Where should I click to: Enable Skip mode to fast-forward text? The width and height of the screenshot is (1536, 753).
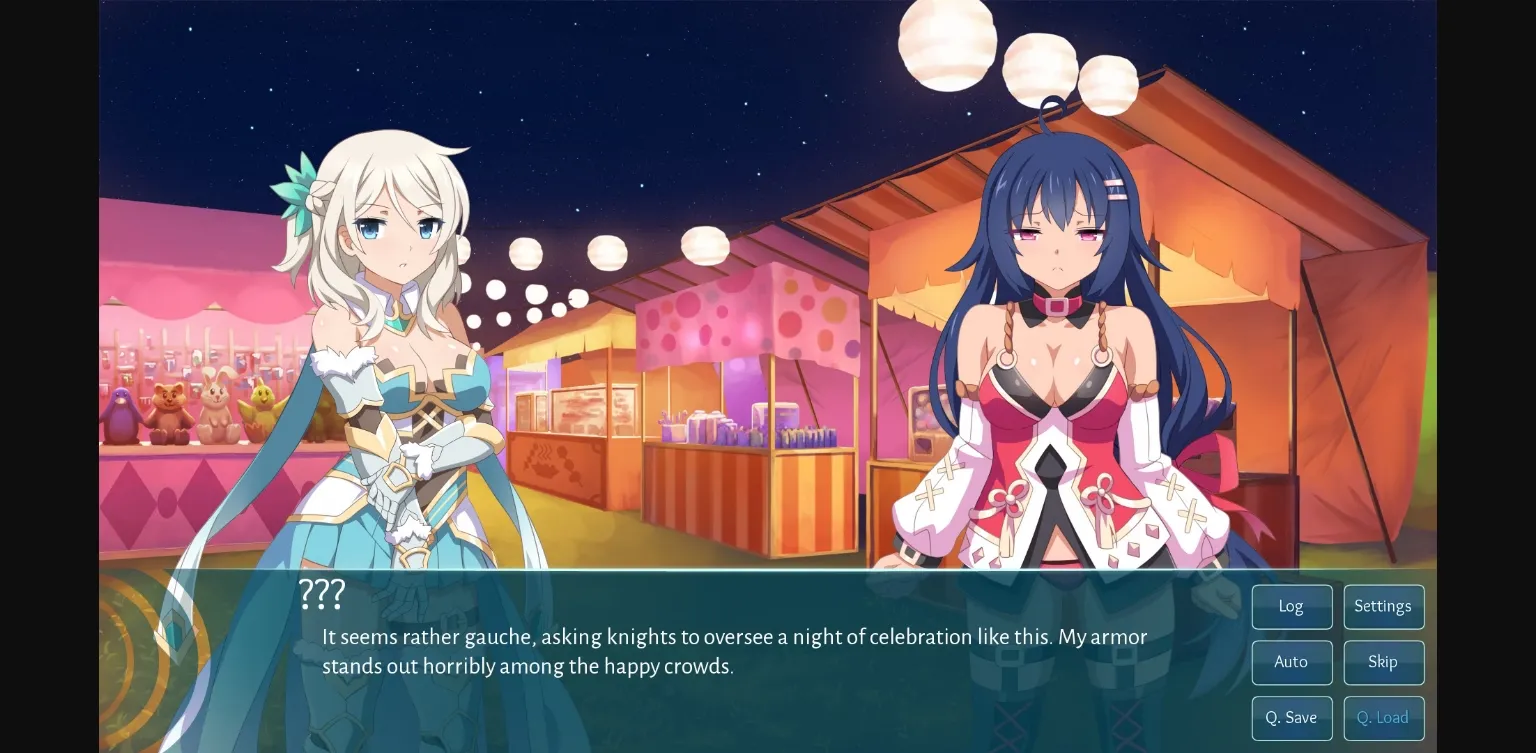[1383, 662]
